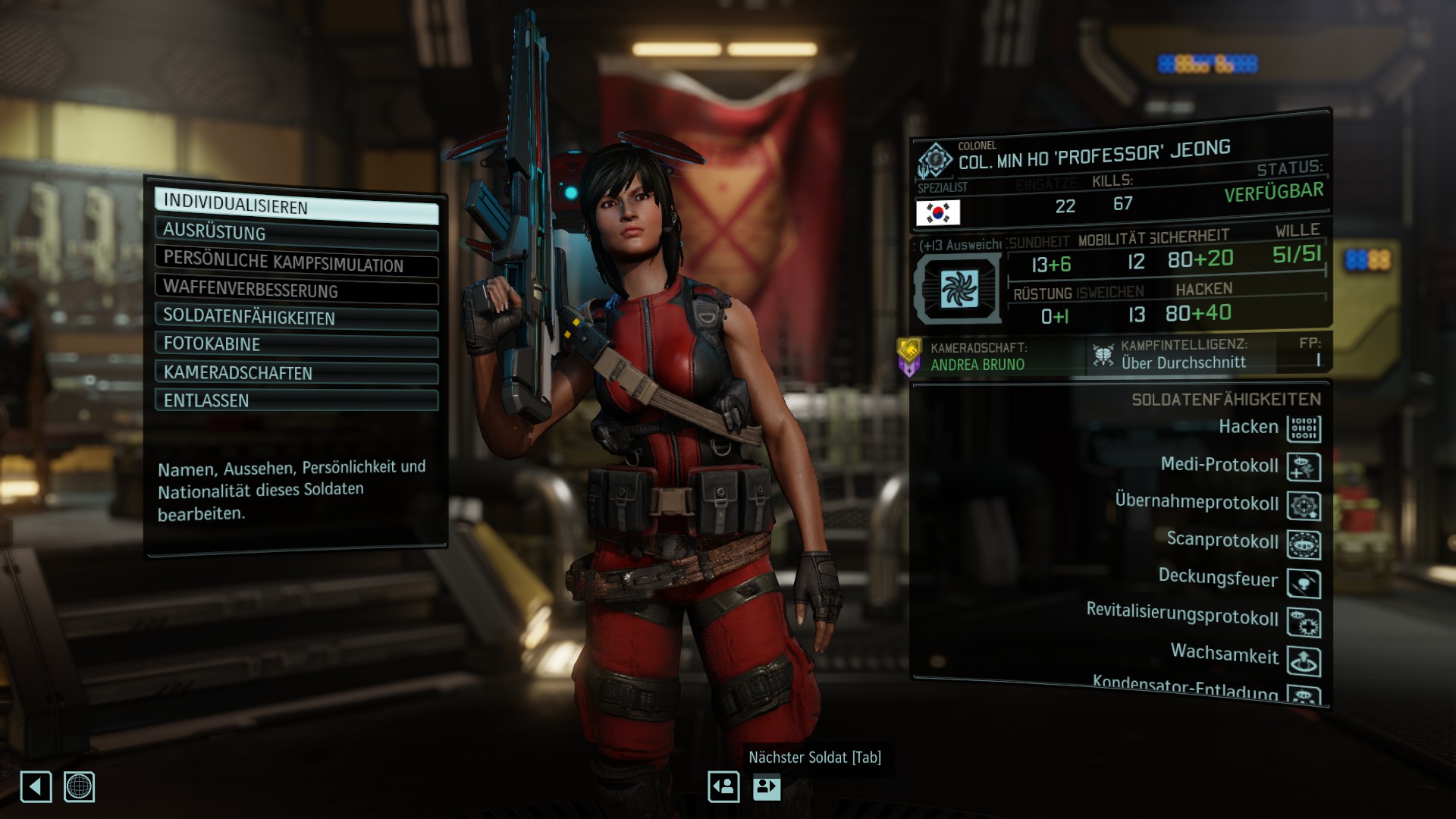Click the Wachsamkeit ability icon

tap(1304, 662)
